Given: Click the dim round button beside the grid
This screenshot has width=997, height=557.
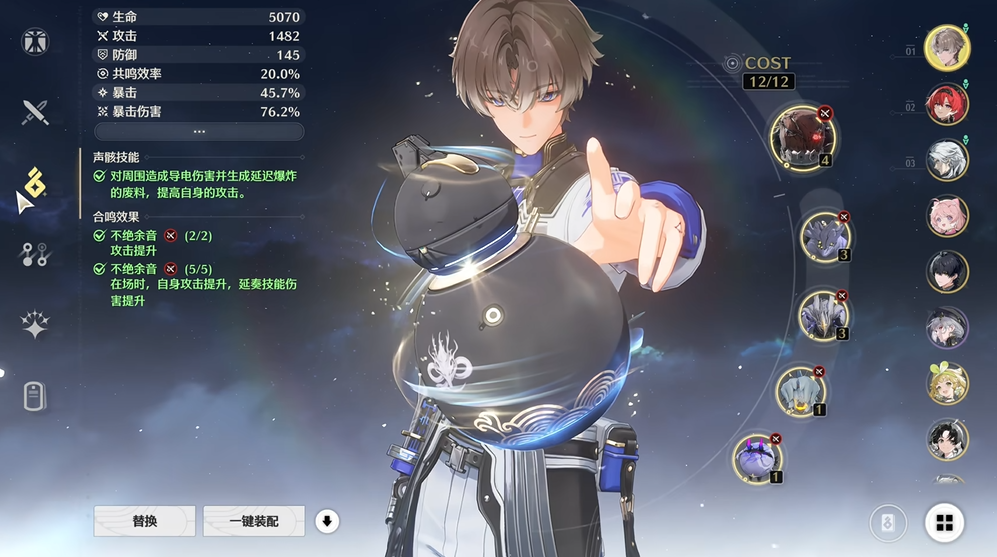Looking at the screenshot, I should click(888, 522).
